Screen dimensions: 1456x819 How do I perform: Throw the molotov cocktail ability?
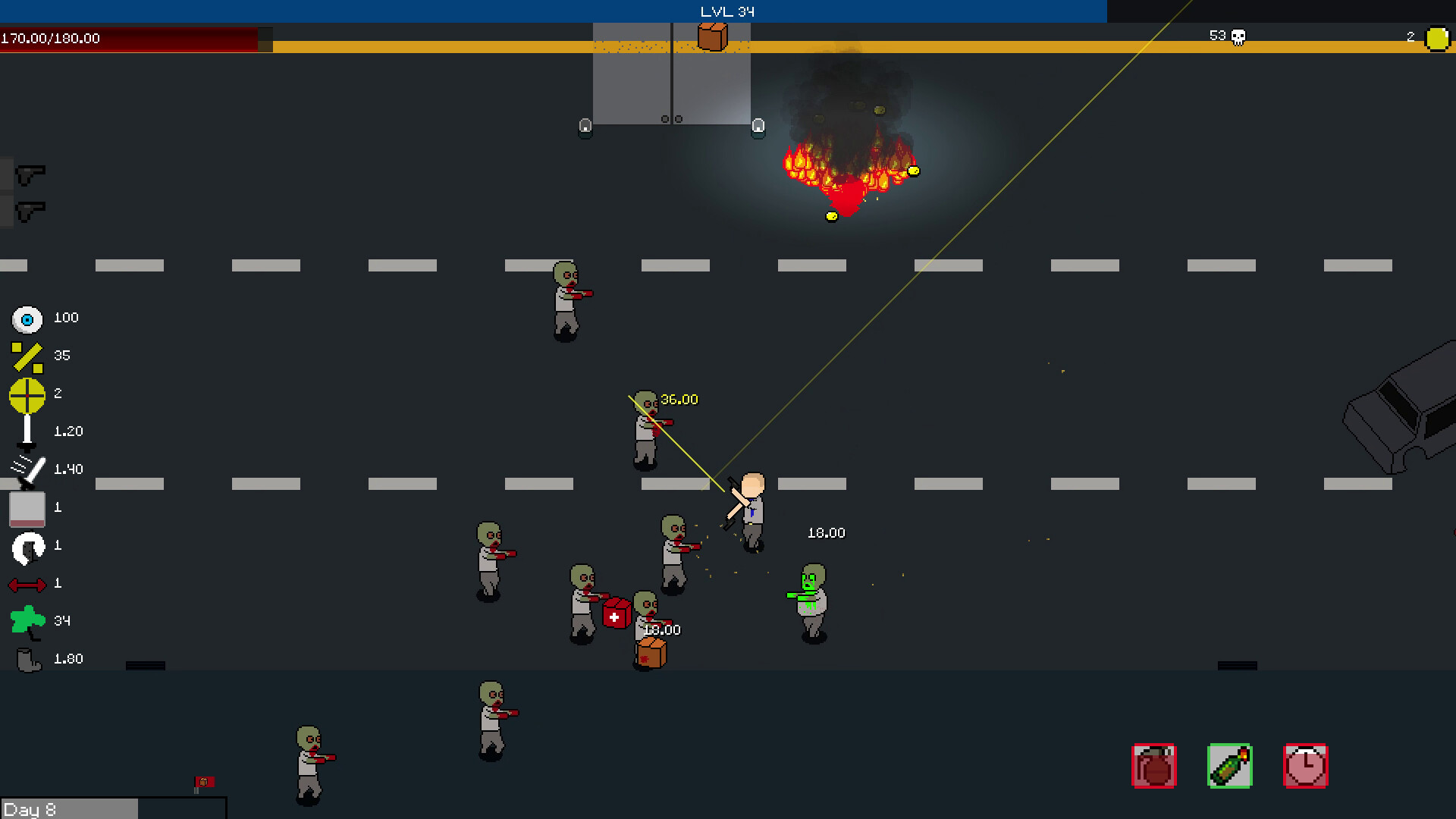tap(1228, 767)
